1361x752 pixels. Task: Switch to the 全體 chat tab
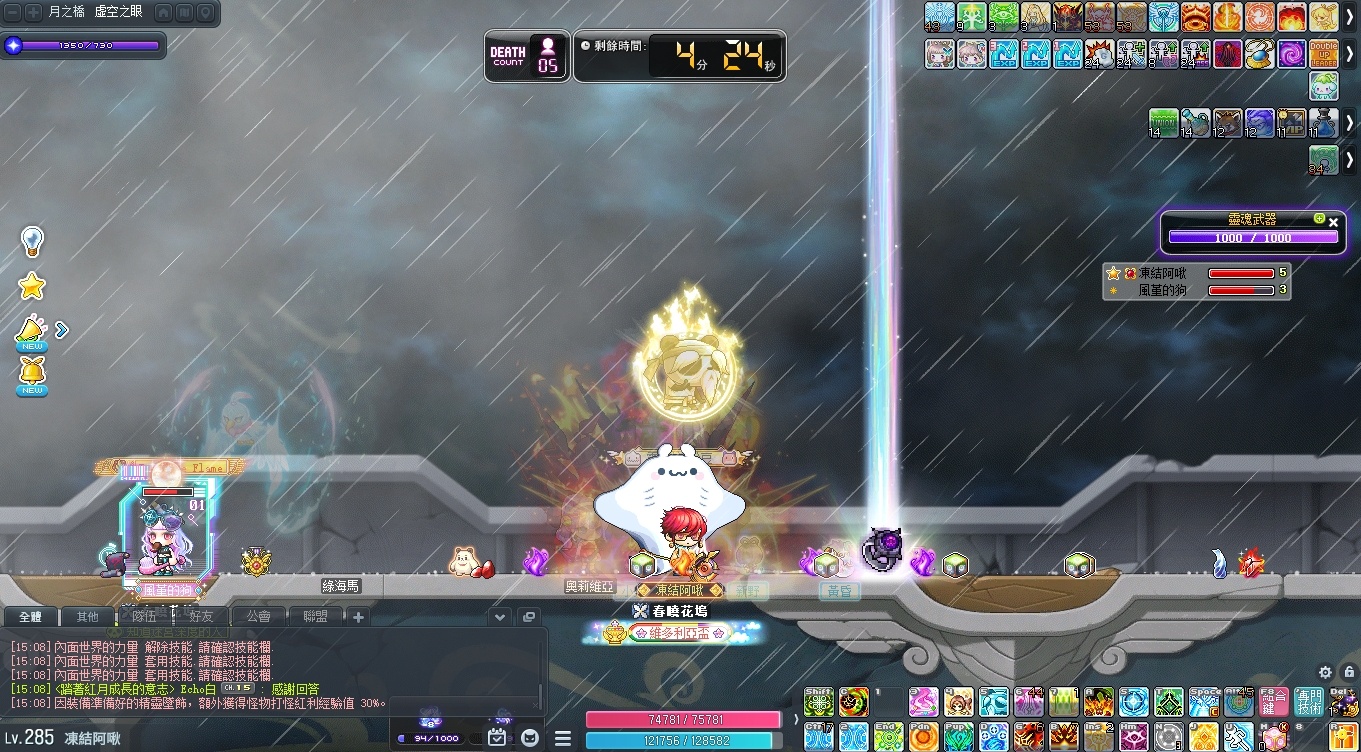30,617
